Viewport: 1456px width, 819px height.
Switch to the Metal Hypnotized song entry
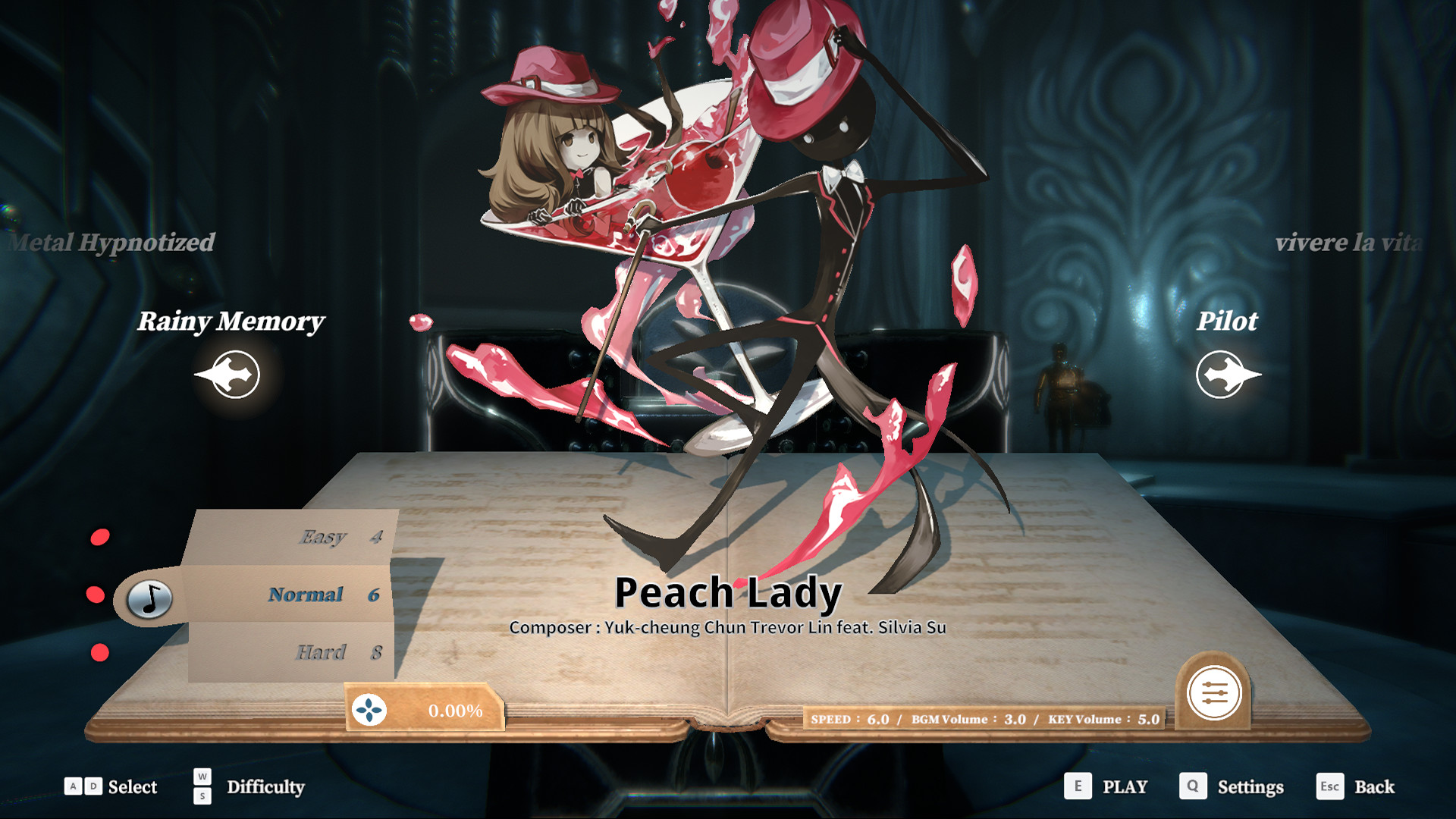pos(112,243)
